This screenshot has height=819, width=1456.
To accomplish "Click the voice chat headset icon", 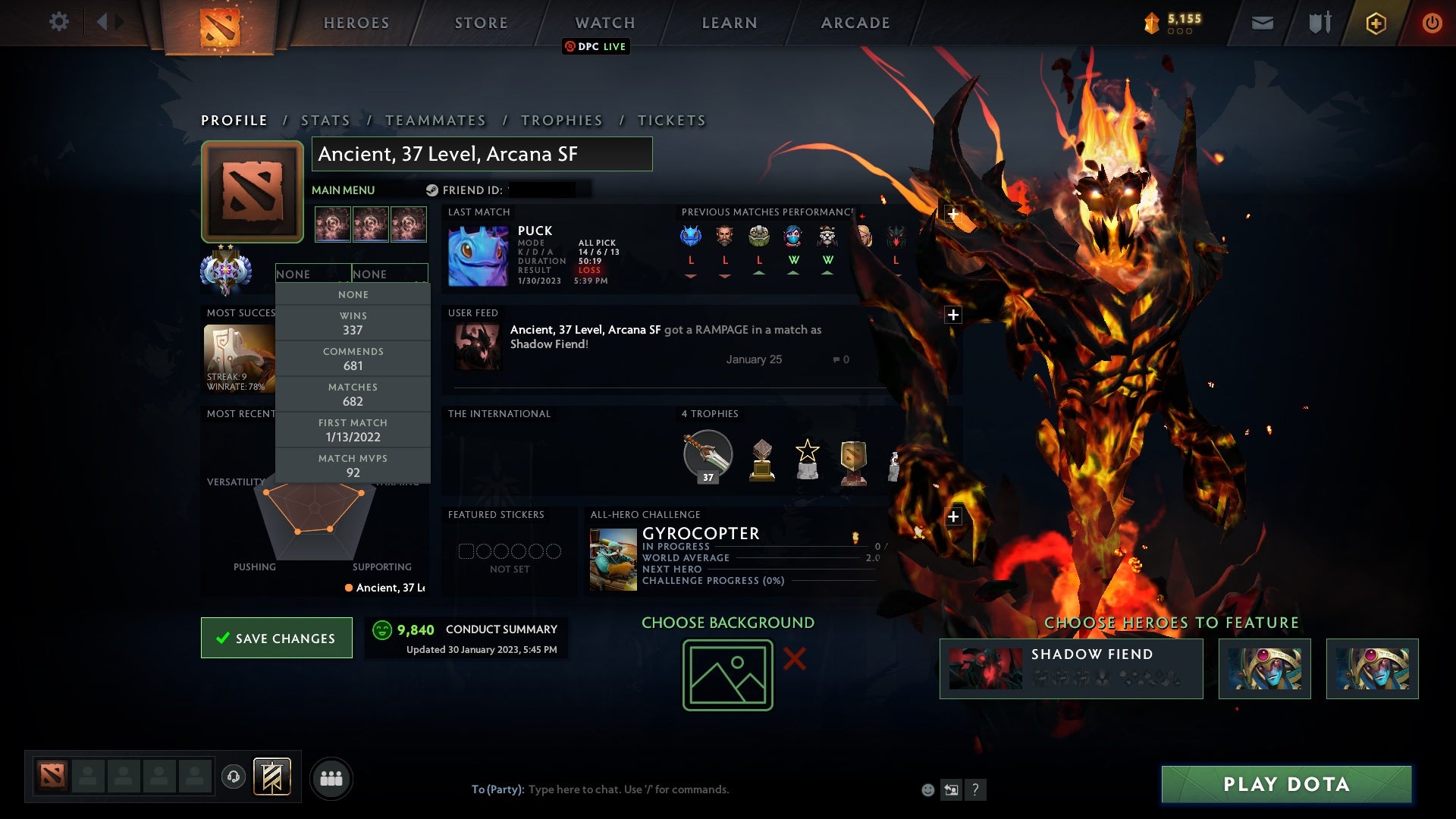I will (x=232, y=777).
